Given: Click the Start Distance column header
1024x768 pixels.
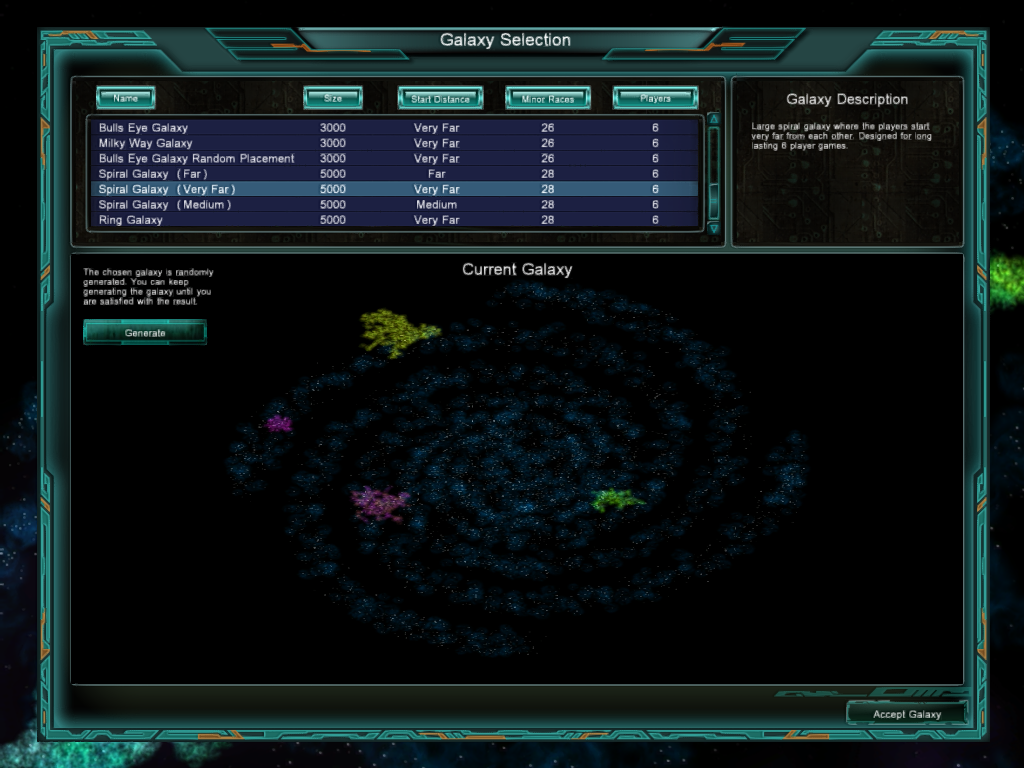Looking at the screenshot, I should click(440, 98).
